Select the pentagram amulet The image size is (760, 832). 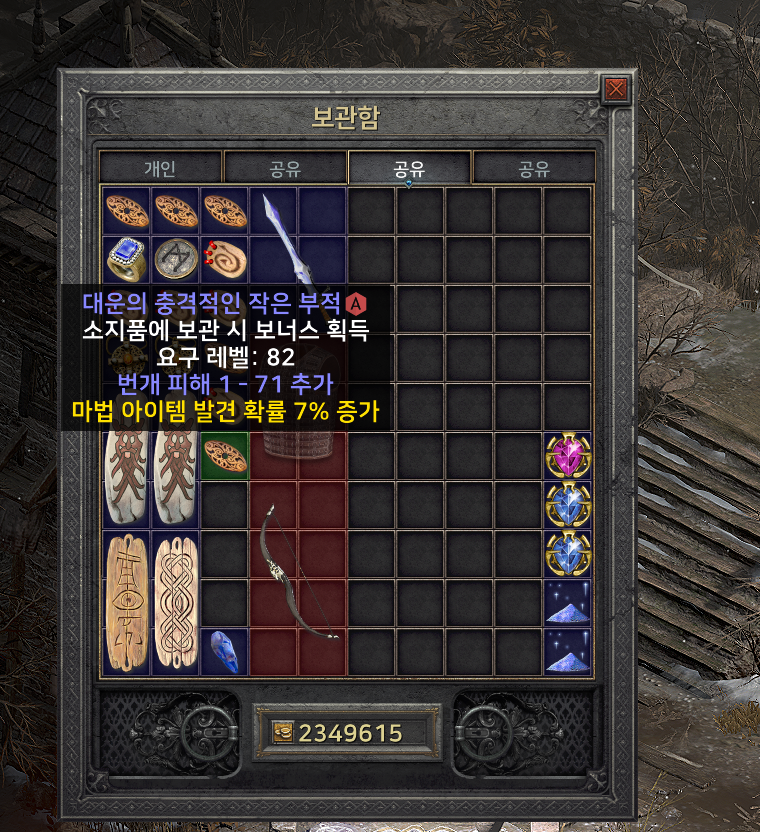176,260
